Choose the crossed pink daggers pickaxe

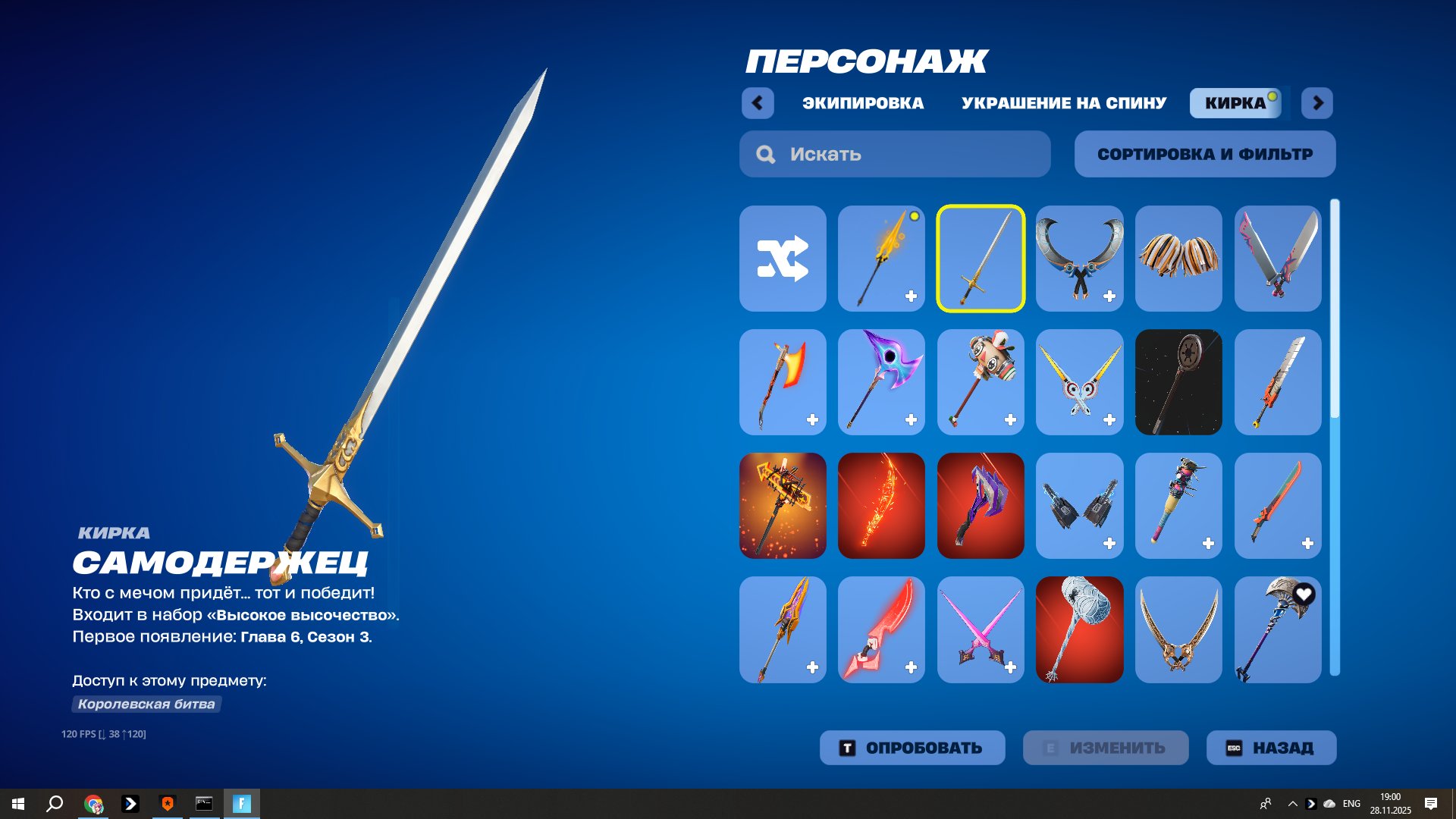tap(981, 629)
